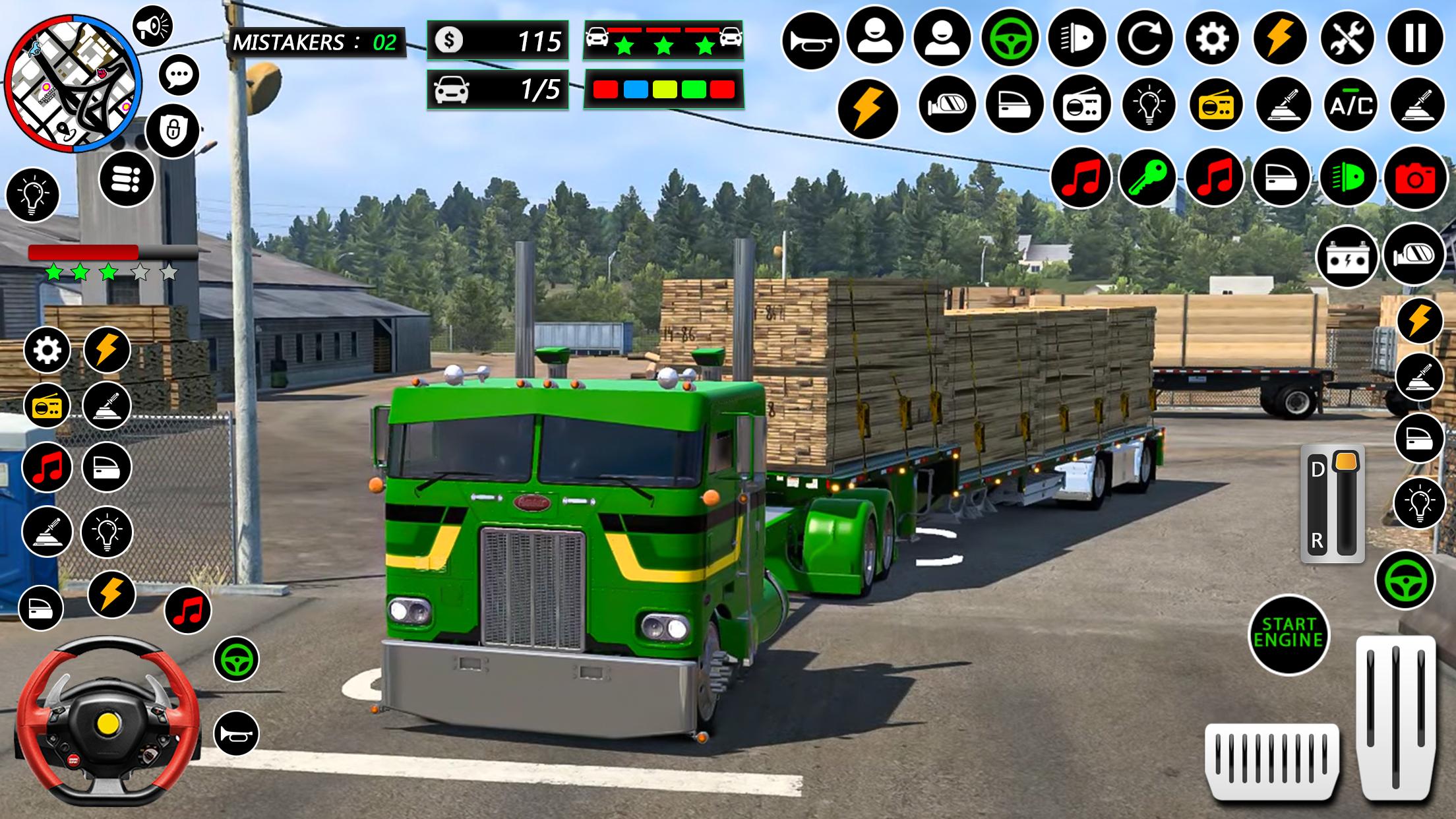This screenshot has height=819, width=1456.
Task: Click the circular reset arrow icon
Action: click(x=1145, y=39)
